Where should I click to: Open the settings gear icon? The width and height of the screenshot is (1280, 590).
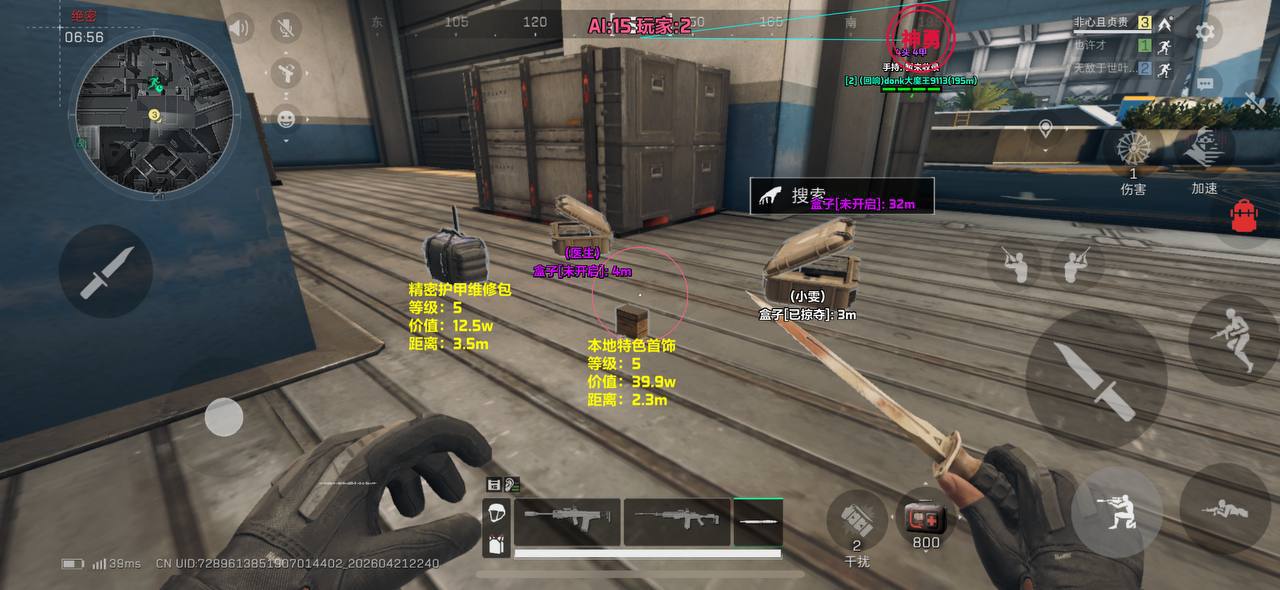point(1205,32)
